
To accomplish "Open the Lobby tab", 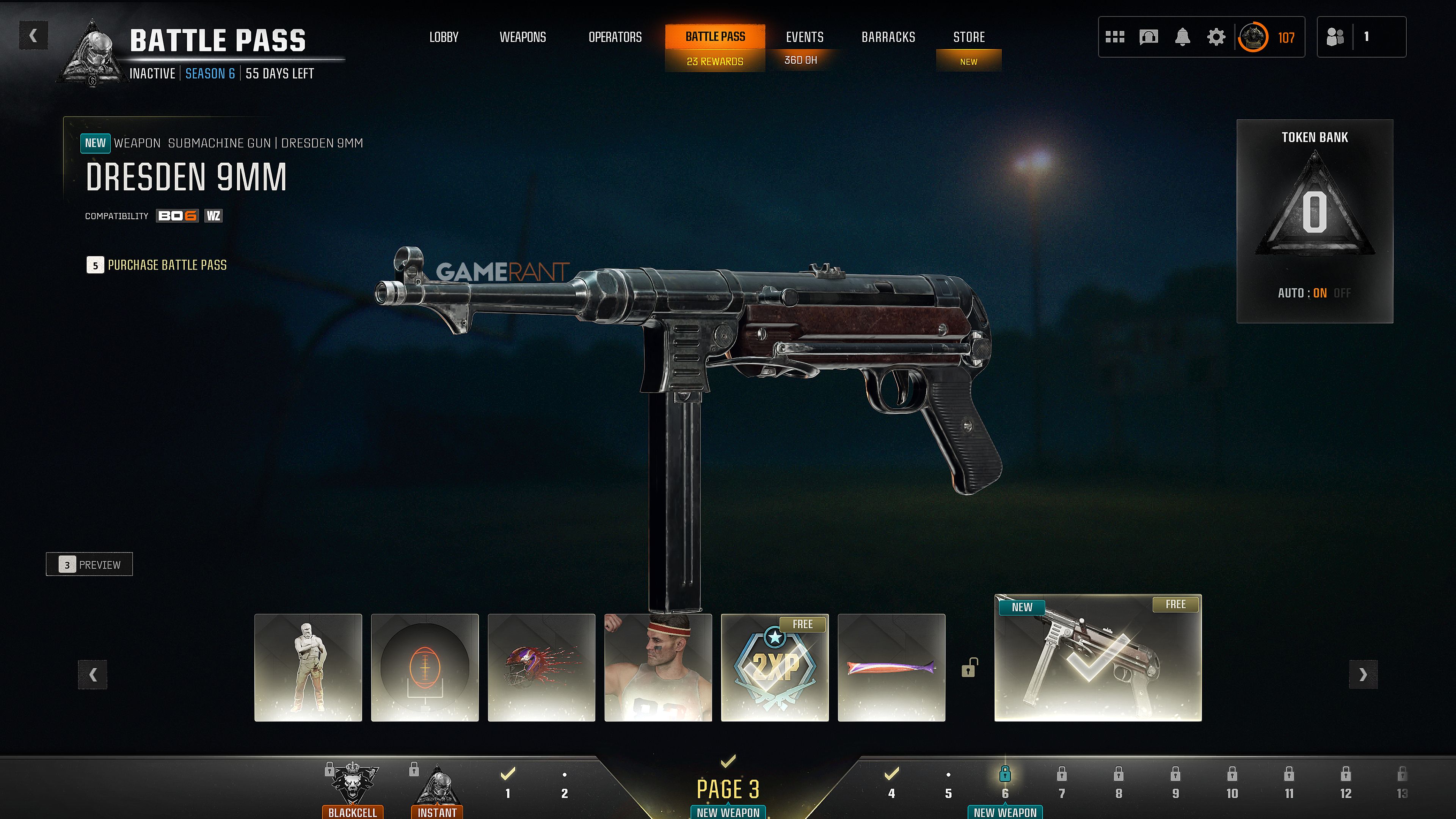I will point(444,37).
